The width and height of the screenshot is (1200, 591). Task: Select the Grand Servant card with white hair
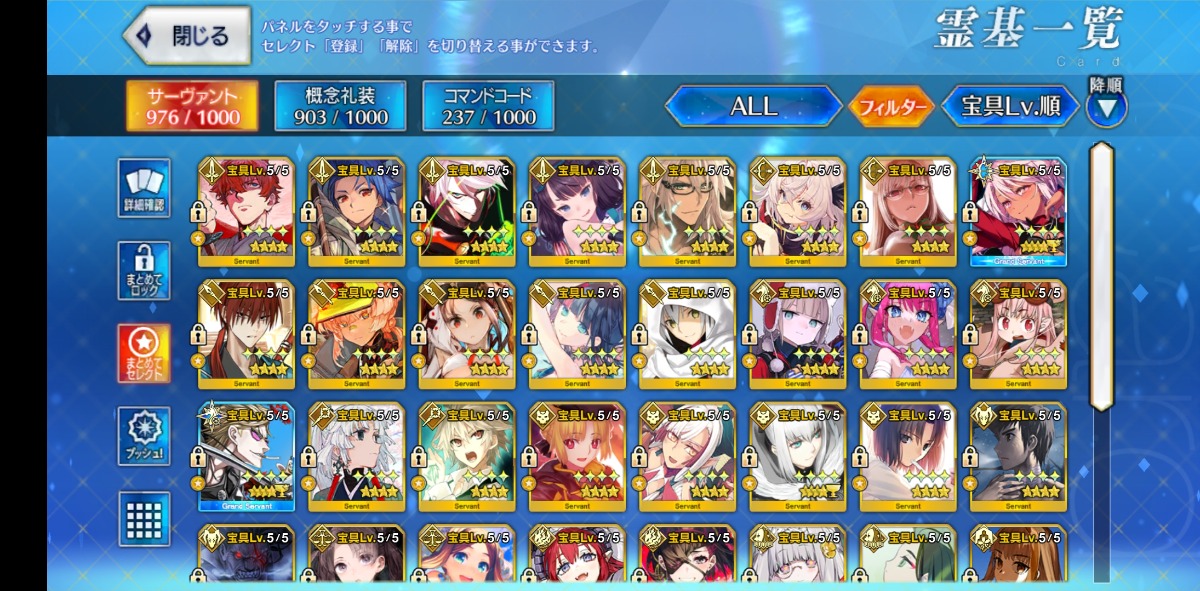tap(1018, 212)
